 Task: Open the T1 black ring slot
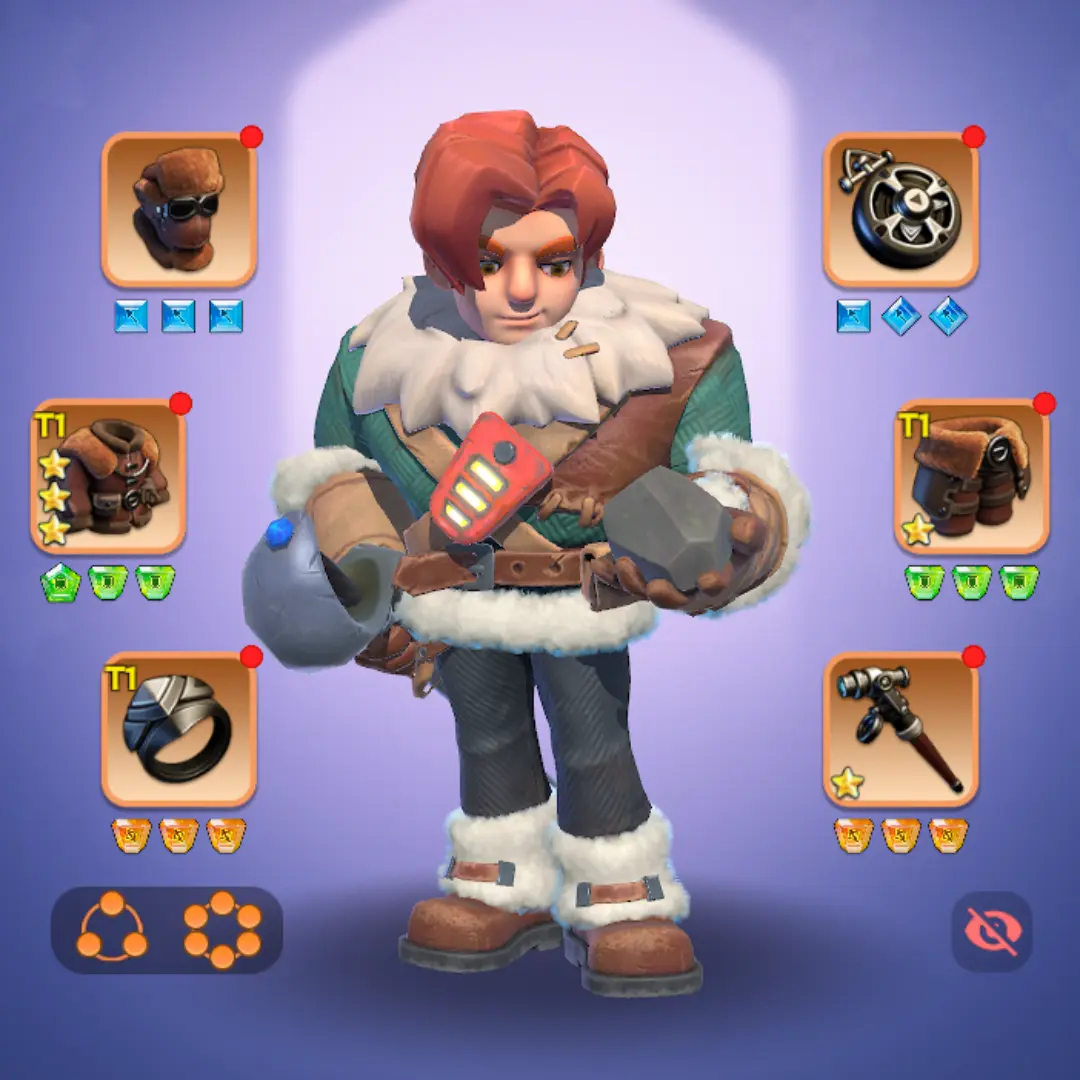click(179, 730)
